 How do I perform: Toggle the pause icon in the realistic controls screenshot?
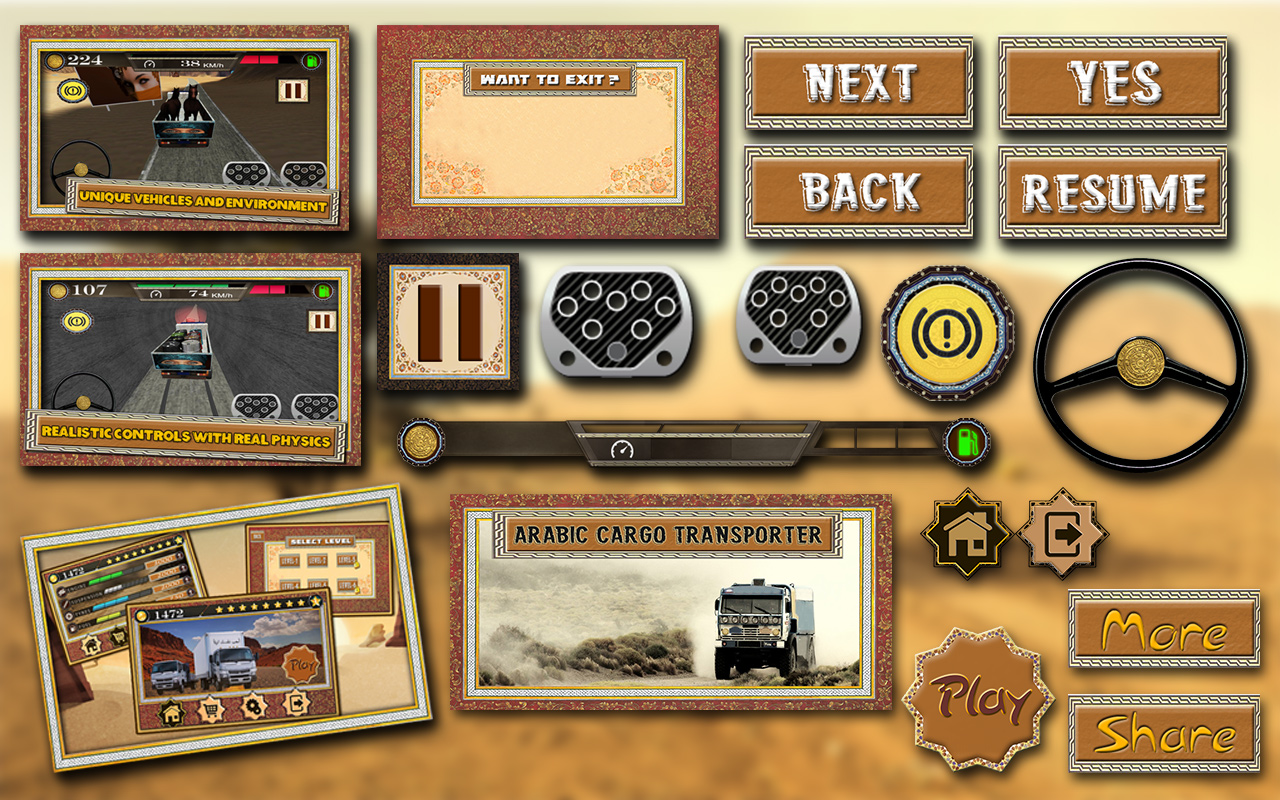coord(323,323)
